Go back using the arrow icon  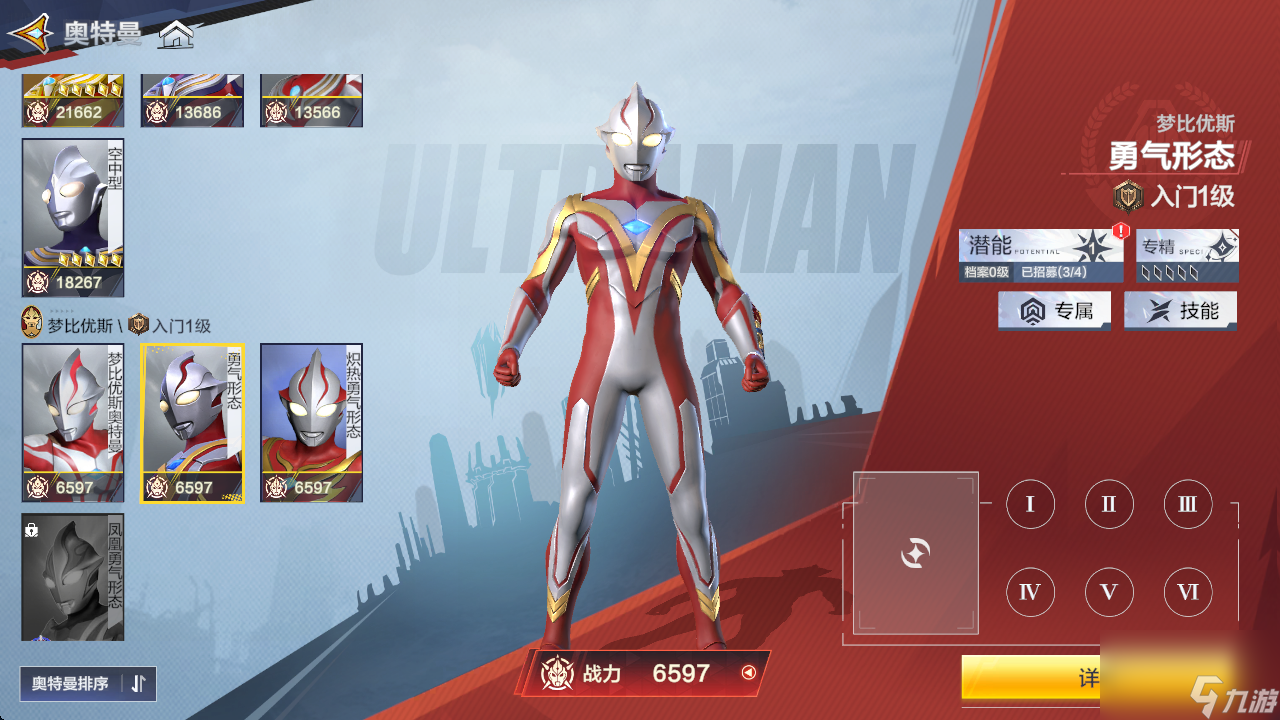30,34
